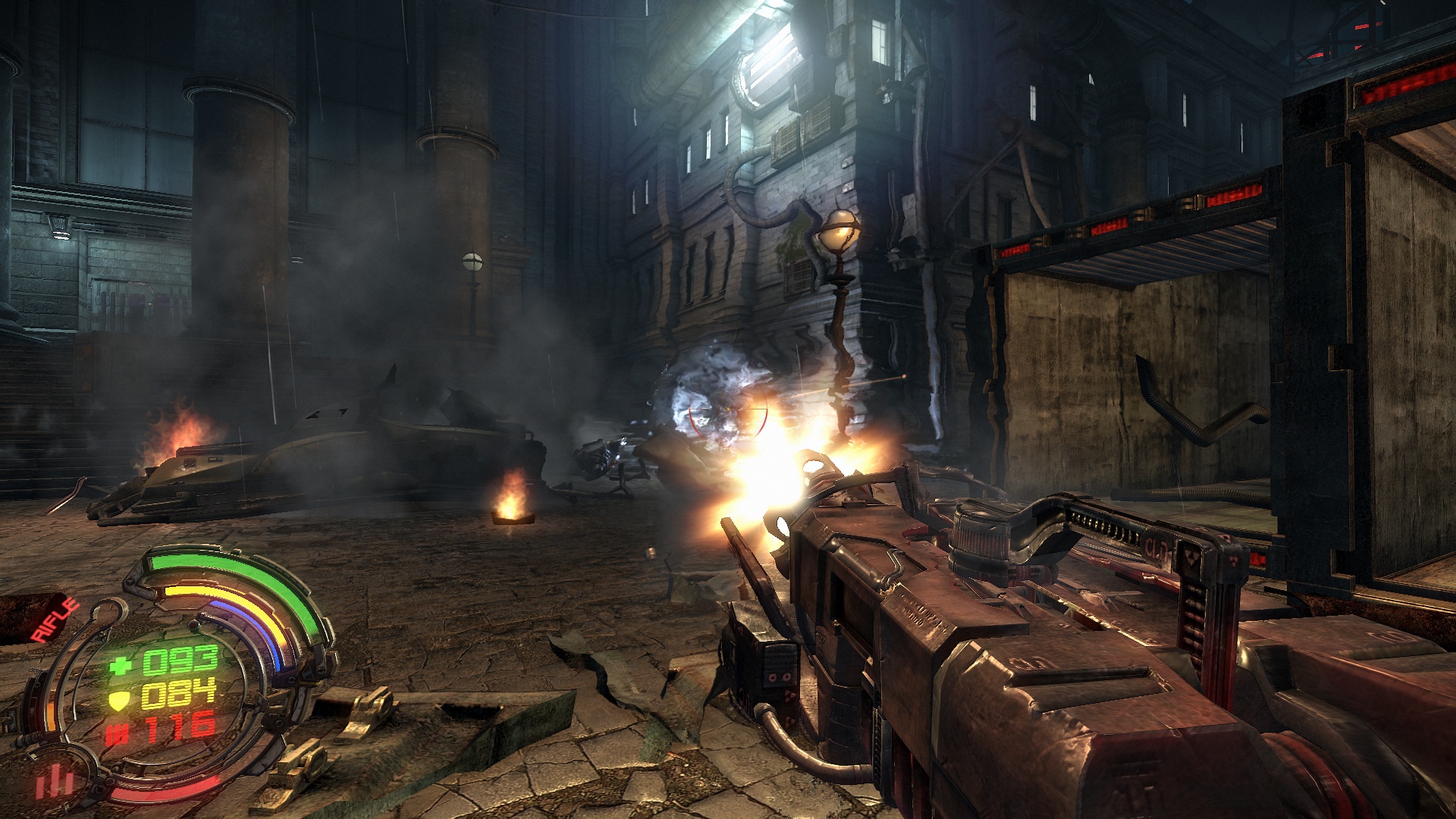Select the RIFLE weapon mode label

point(55,620)
